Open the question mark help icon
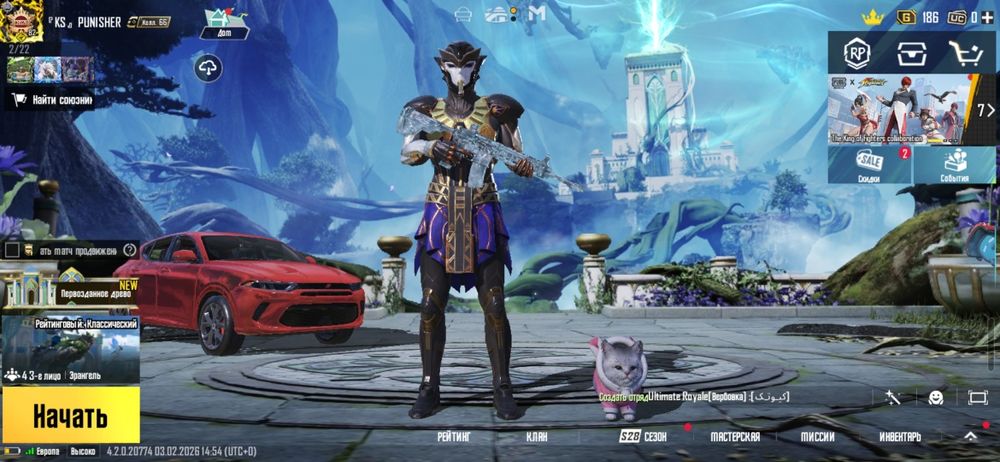Viewport: 1000px width, 462px height. [129, 249]
